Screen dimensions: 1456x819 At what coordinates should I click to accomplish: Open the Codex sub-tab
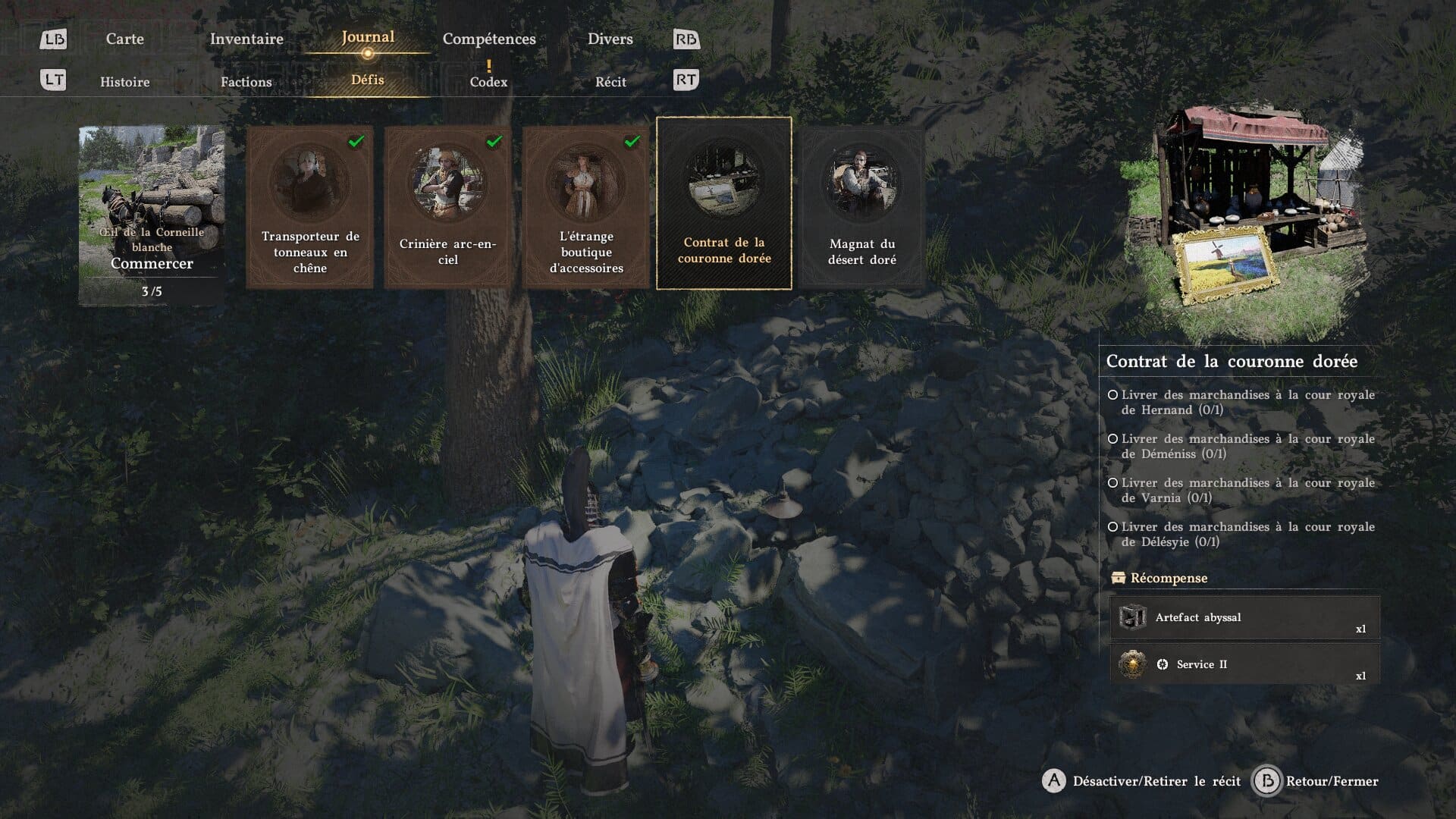[x=488, y=81]
